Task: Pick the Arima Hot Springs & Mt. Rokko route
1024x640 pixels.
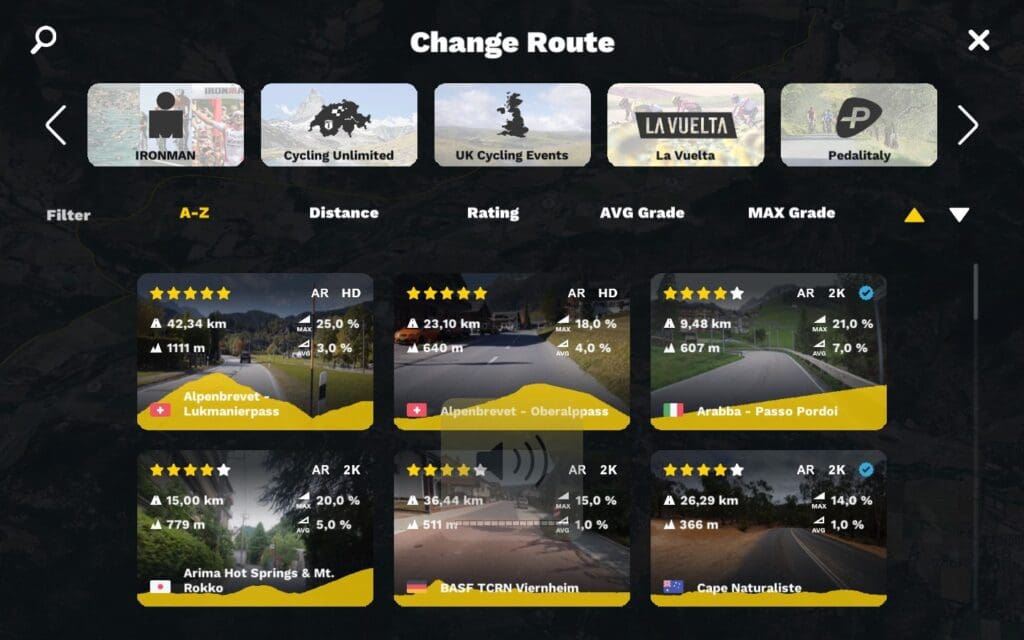Action: coord(255,528)
